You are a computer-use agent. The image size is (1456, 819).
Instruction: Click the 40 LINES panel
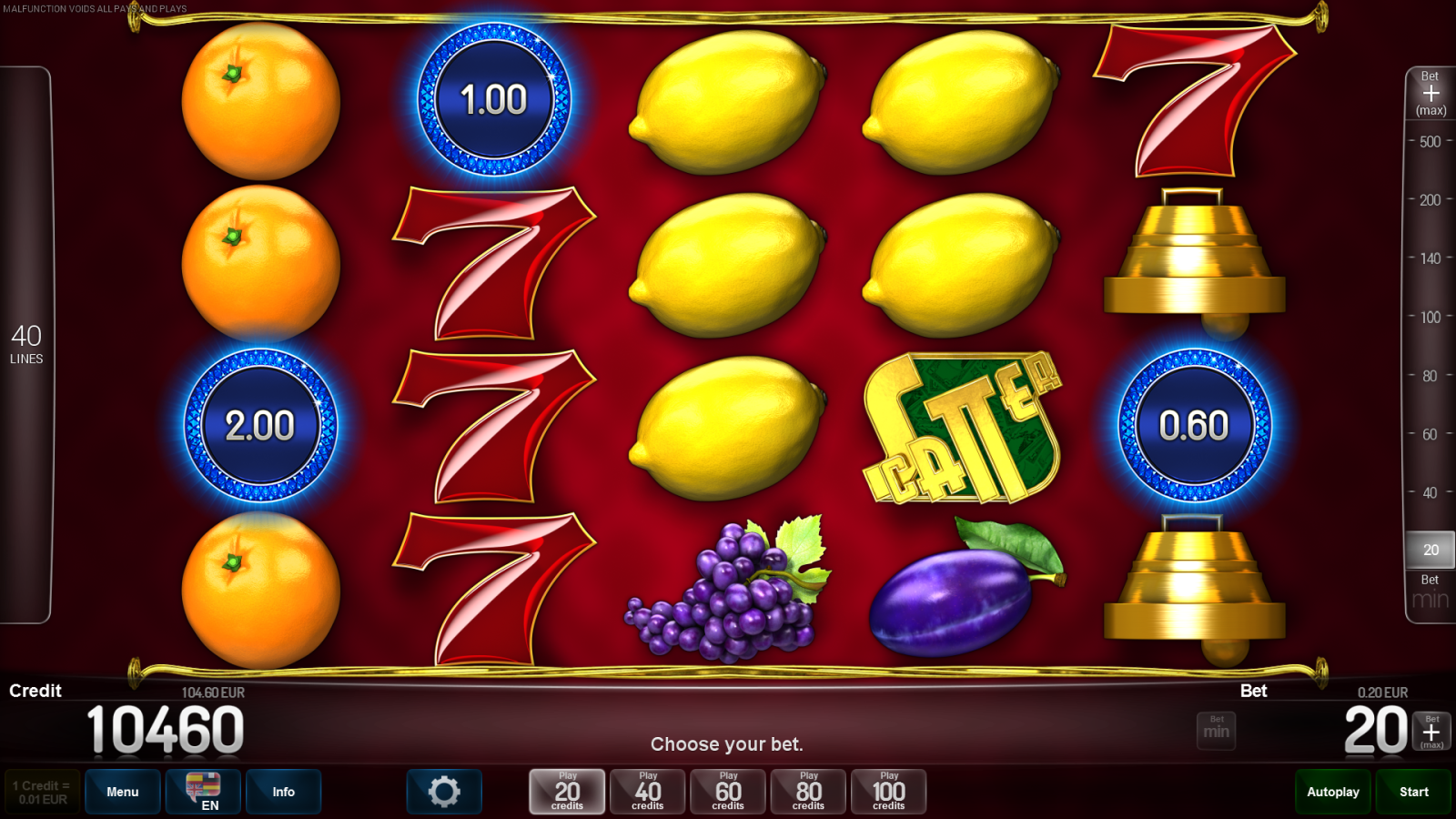[x=27, y=346]
